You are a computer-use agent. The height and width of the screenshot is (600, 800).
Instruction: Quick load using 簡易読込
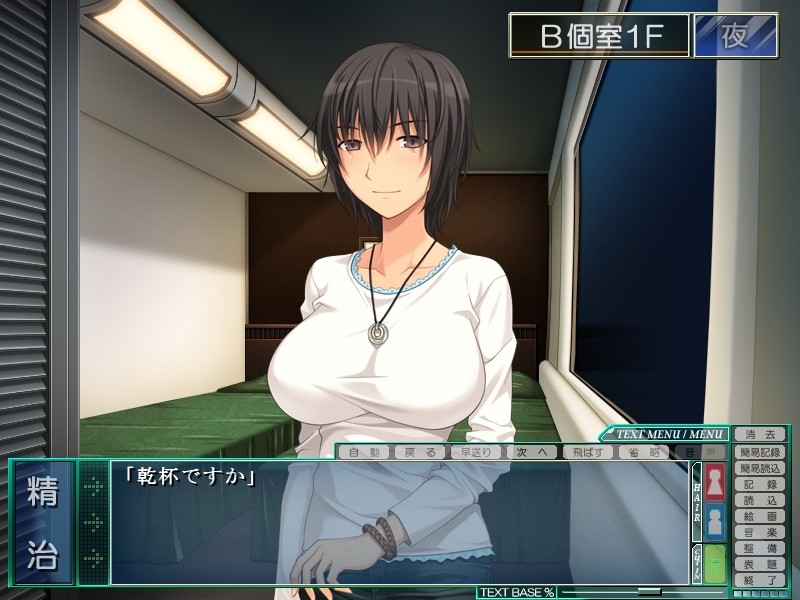click(760, 467)
